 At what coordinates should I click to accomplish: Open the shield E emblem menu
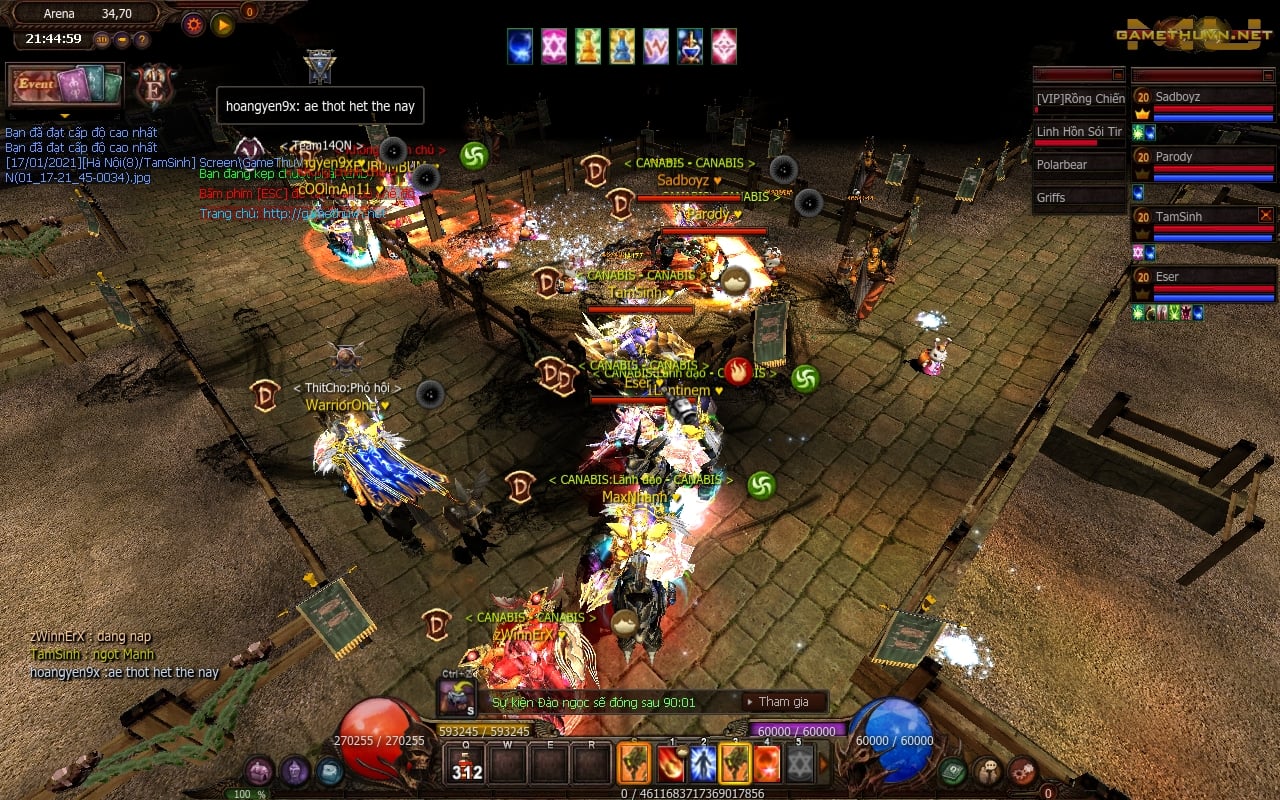pos(155,86)
